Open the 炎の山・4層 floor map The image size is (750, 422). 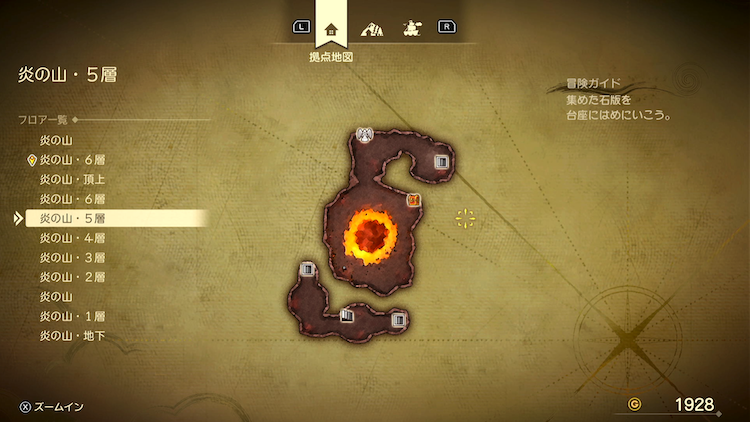coord(72,238)
